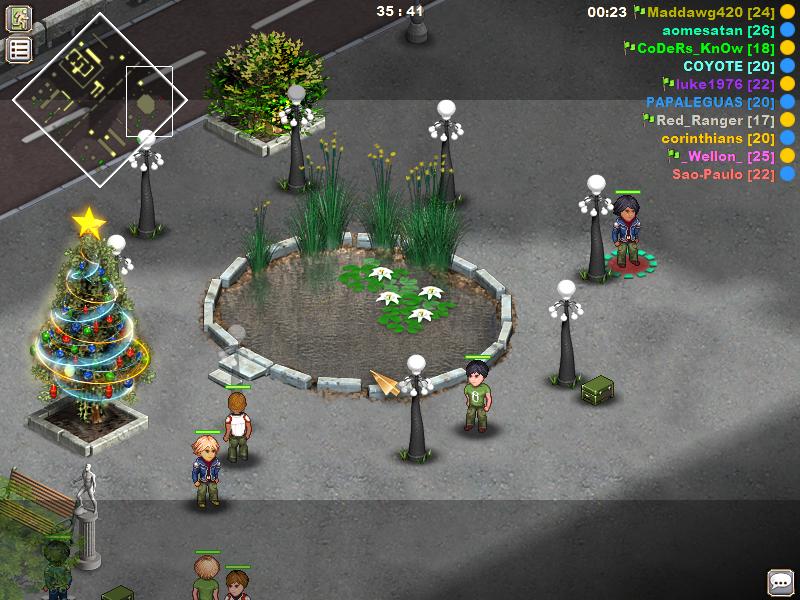The height and width of the screenshot is (600, 800).
Task: Select _Wellon_ from the player list
Action: (720, 156)
